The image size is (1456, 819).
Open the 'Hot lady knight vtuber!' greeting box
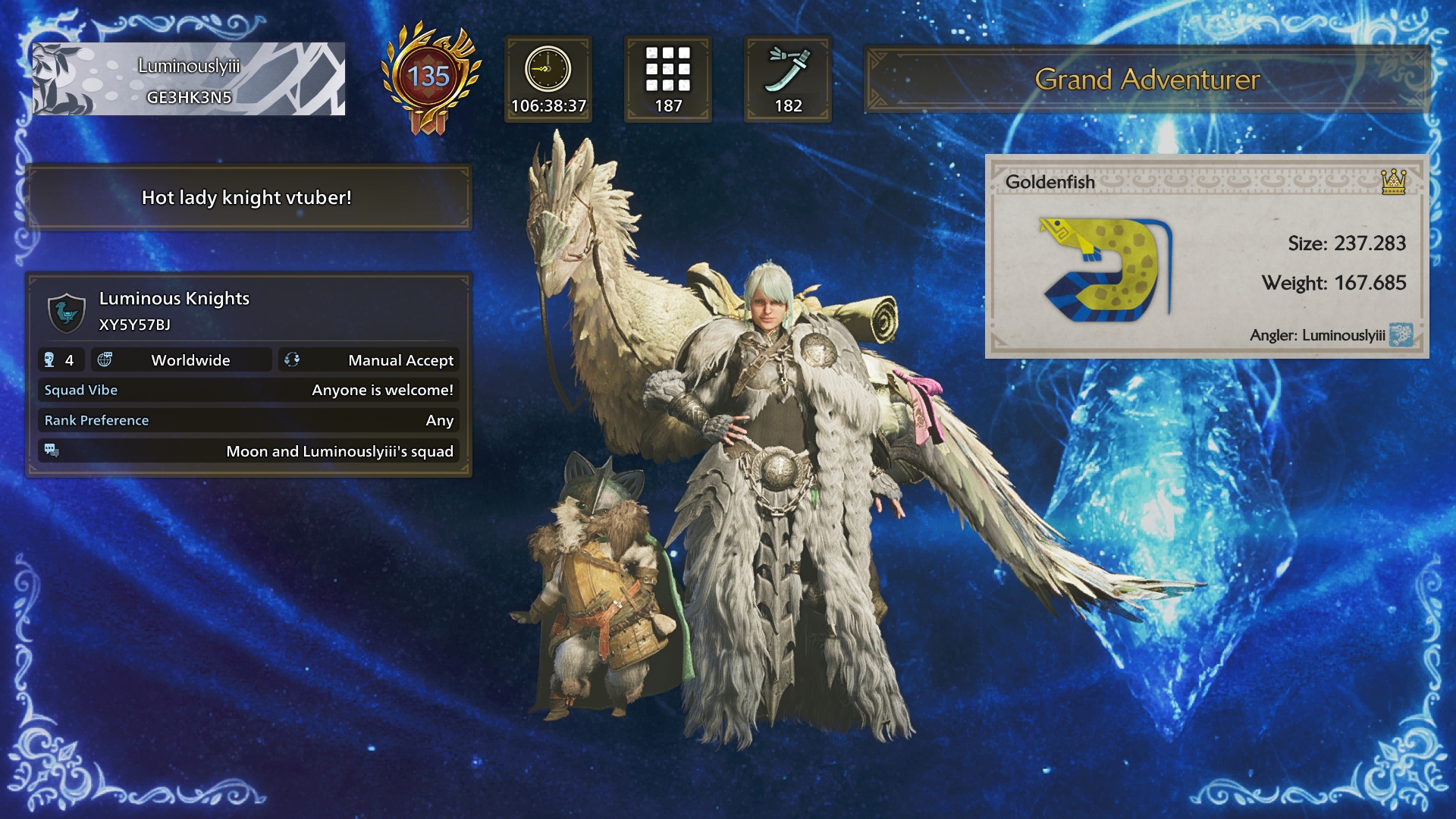point(247,198)
